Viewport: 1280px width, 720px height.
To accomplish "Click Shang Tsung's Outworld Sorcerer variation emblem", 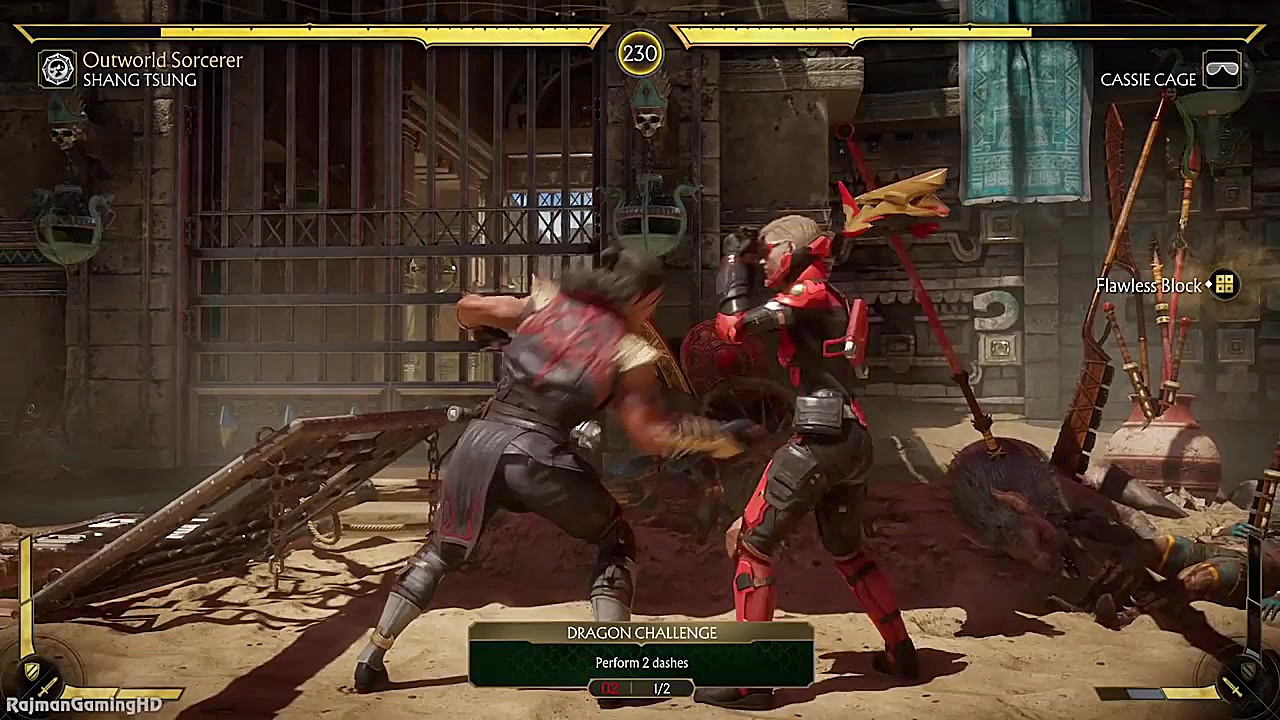I will pos(57,69).
